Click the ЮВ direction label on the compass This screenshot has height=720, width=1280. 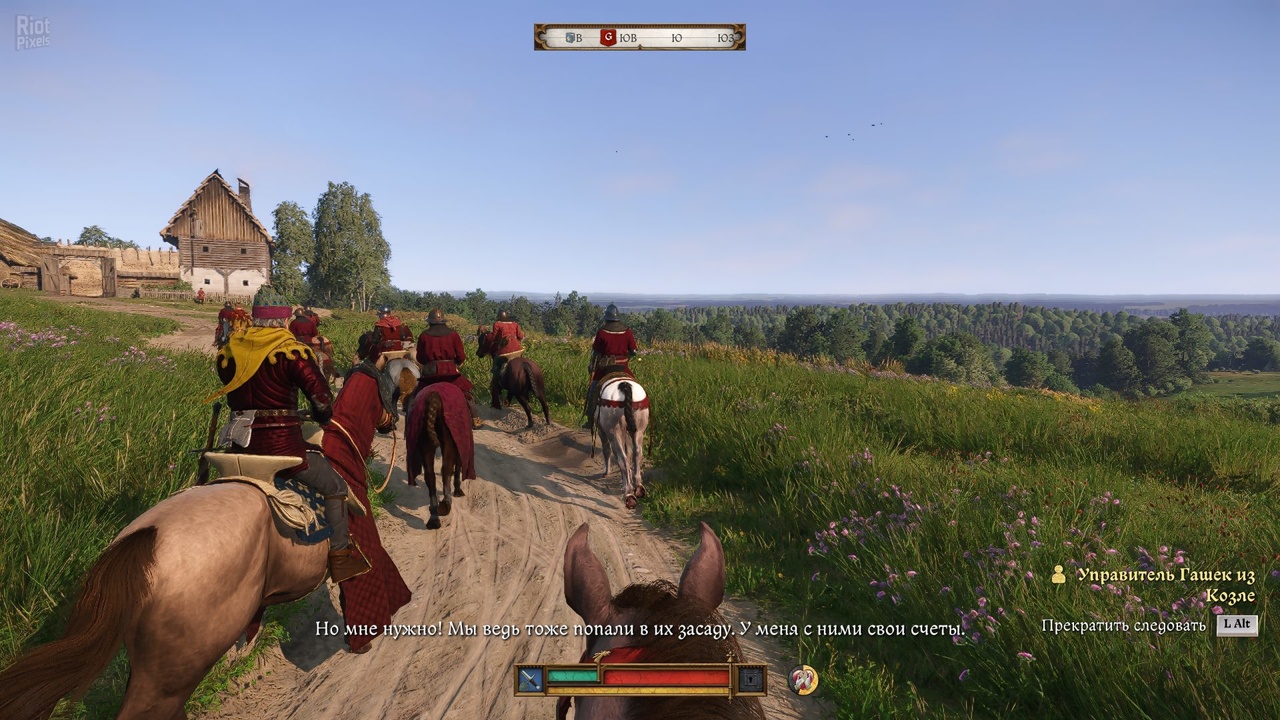pyautogui.click(x=628, y=36)
